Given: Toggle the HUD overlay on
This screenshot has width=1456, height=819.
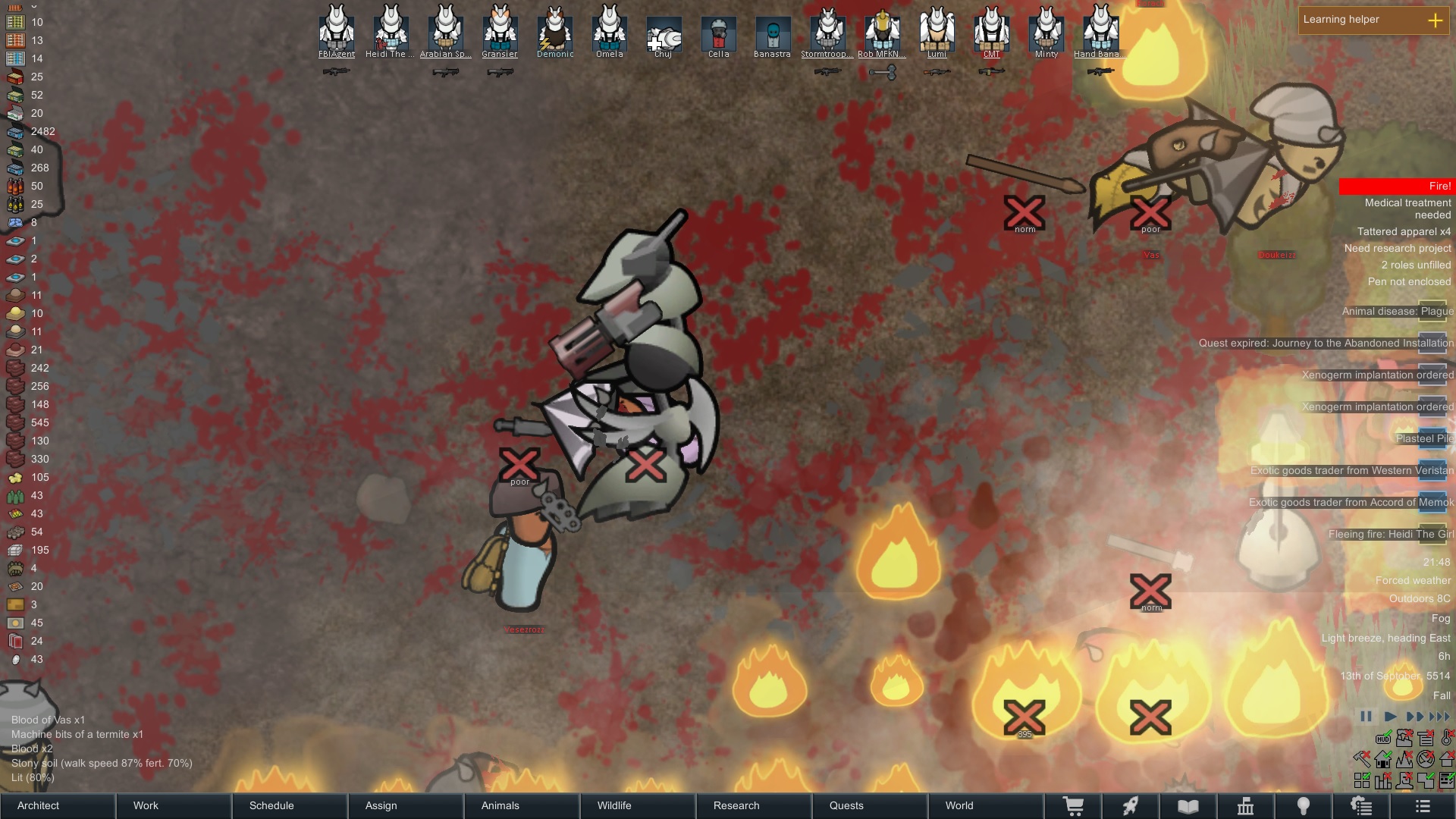Looking at the screenshot, I should click(x=1383, y=738).
